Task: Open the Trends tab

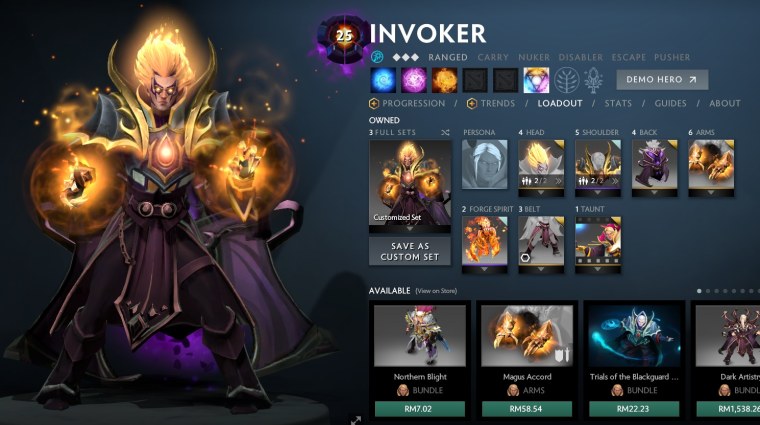Action: [x=496, y=103]
